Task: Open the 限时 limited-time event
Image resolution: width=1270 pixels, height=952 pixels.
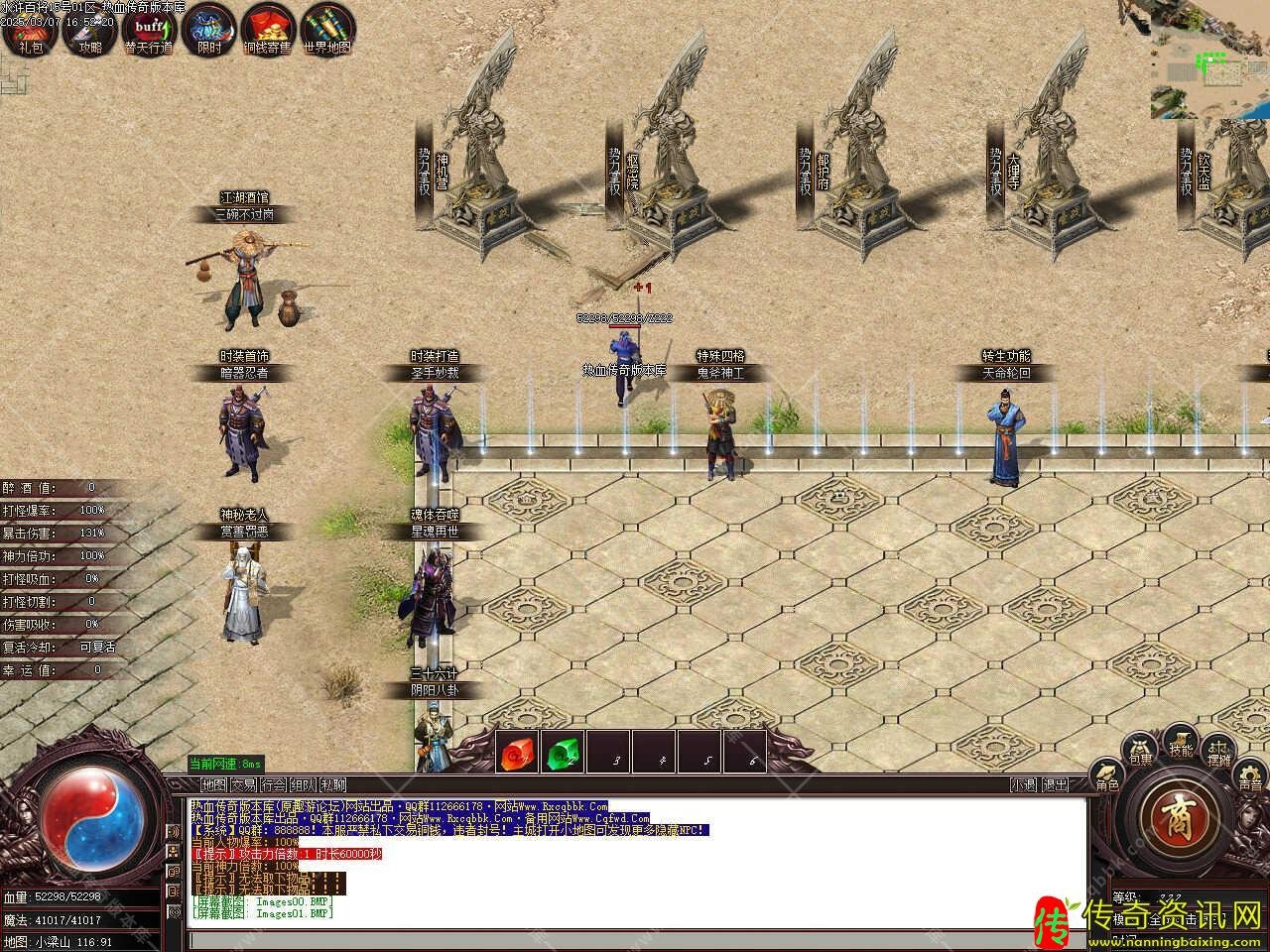Action: (208, 32)
